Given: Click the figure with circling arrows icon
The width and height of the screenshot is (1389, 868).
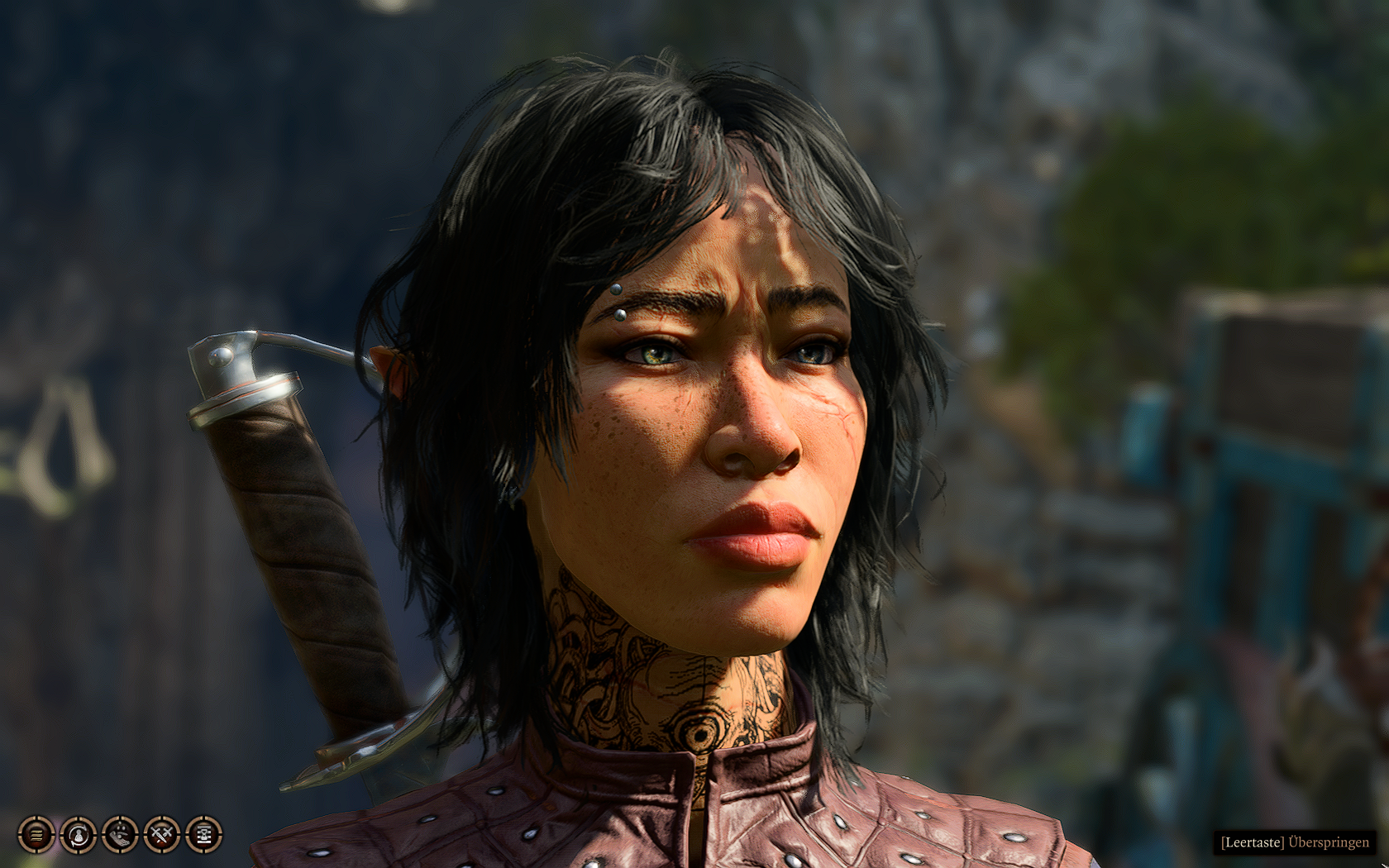Looking at the screenshot, I should 79,834.
